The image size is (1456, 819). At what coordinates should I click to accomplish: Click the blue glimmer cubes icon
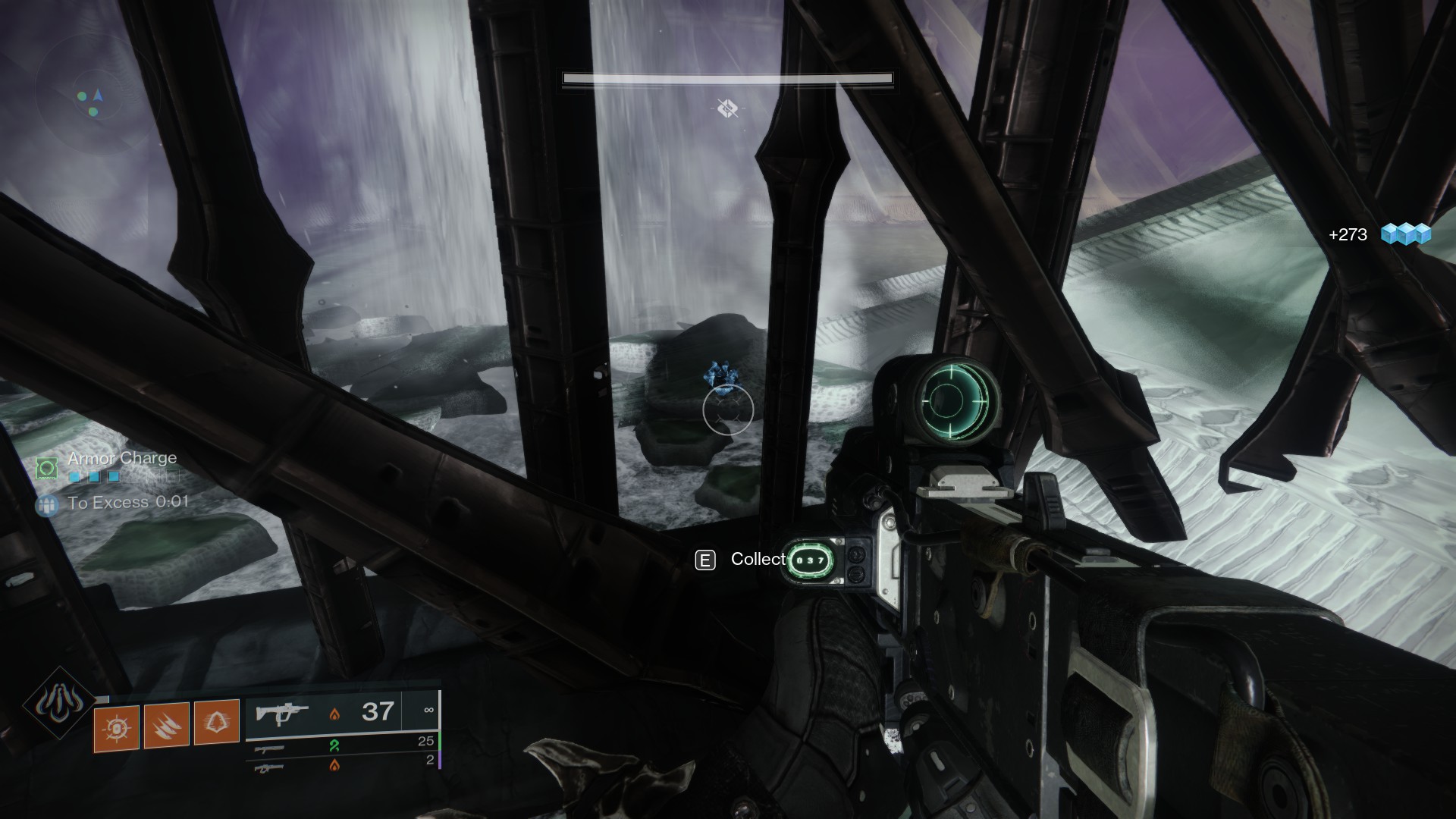pyautogui.click(x=1405, y=234)
